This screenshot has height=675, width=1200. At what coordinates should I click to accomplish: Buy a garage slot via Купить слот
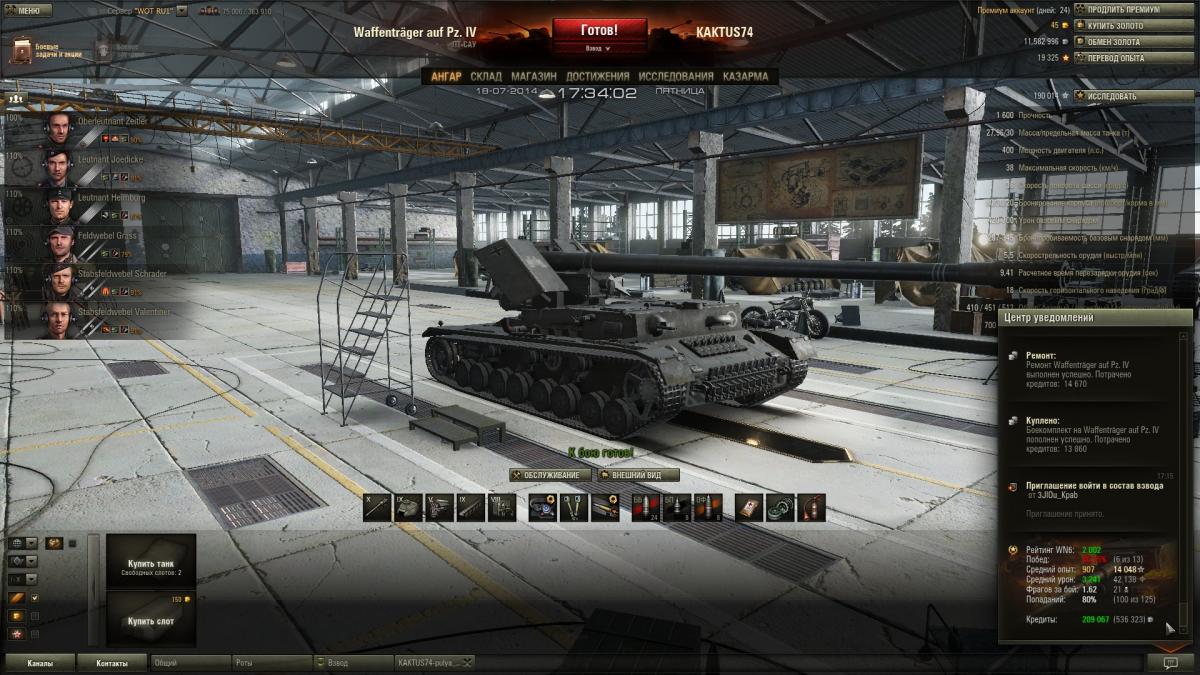click(151, 620)
